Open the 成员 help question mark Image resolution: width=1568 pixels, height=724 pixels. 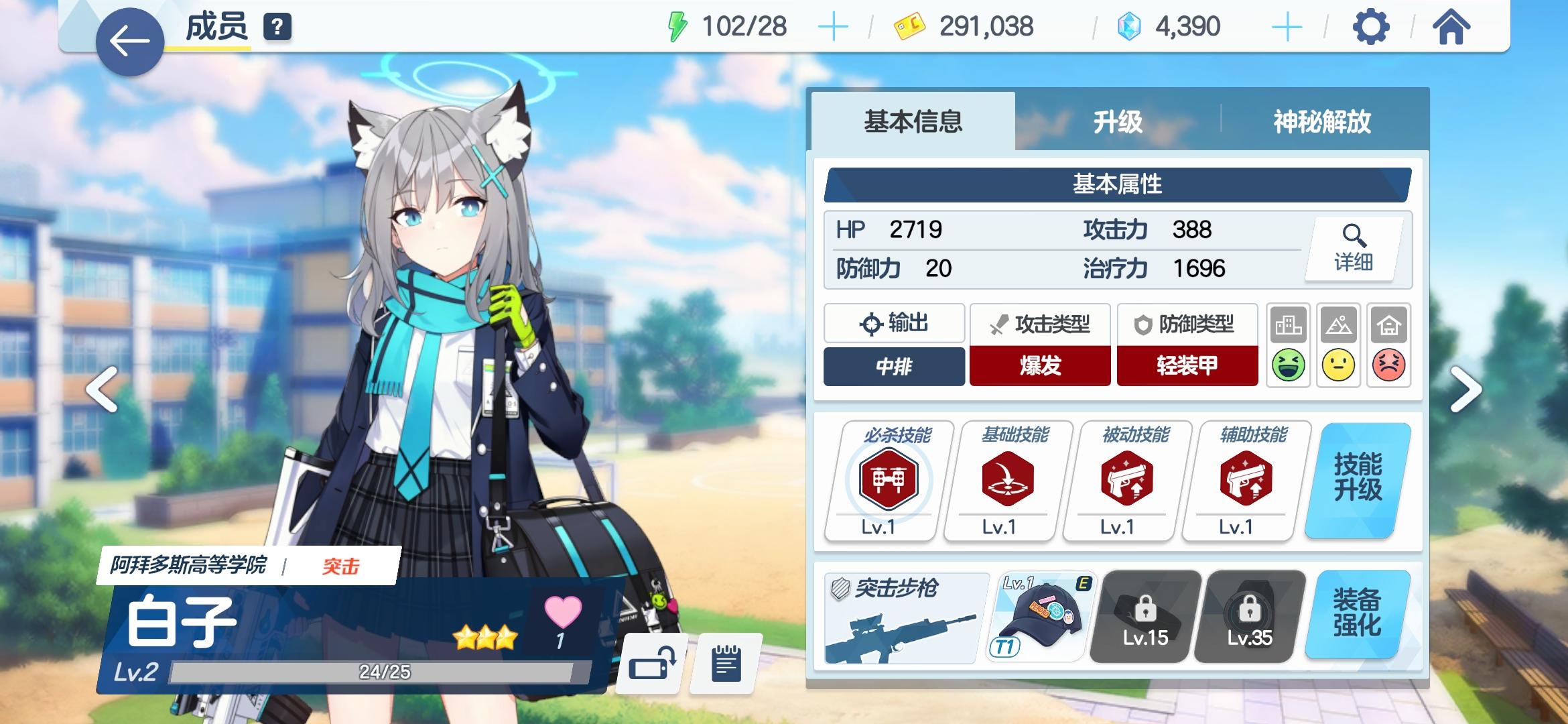(x=277, y=27)
